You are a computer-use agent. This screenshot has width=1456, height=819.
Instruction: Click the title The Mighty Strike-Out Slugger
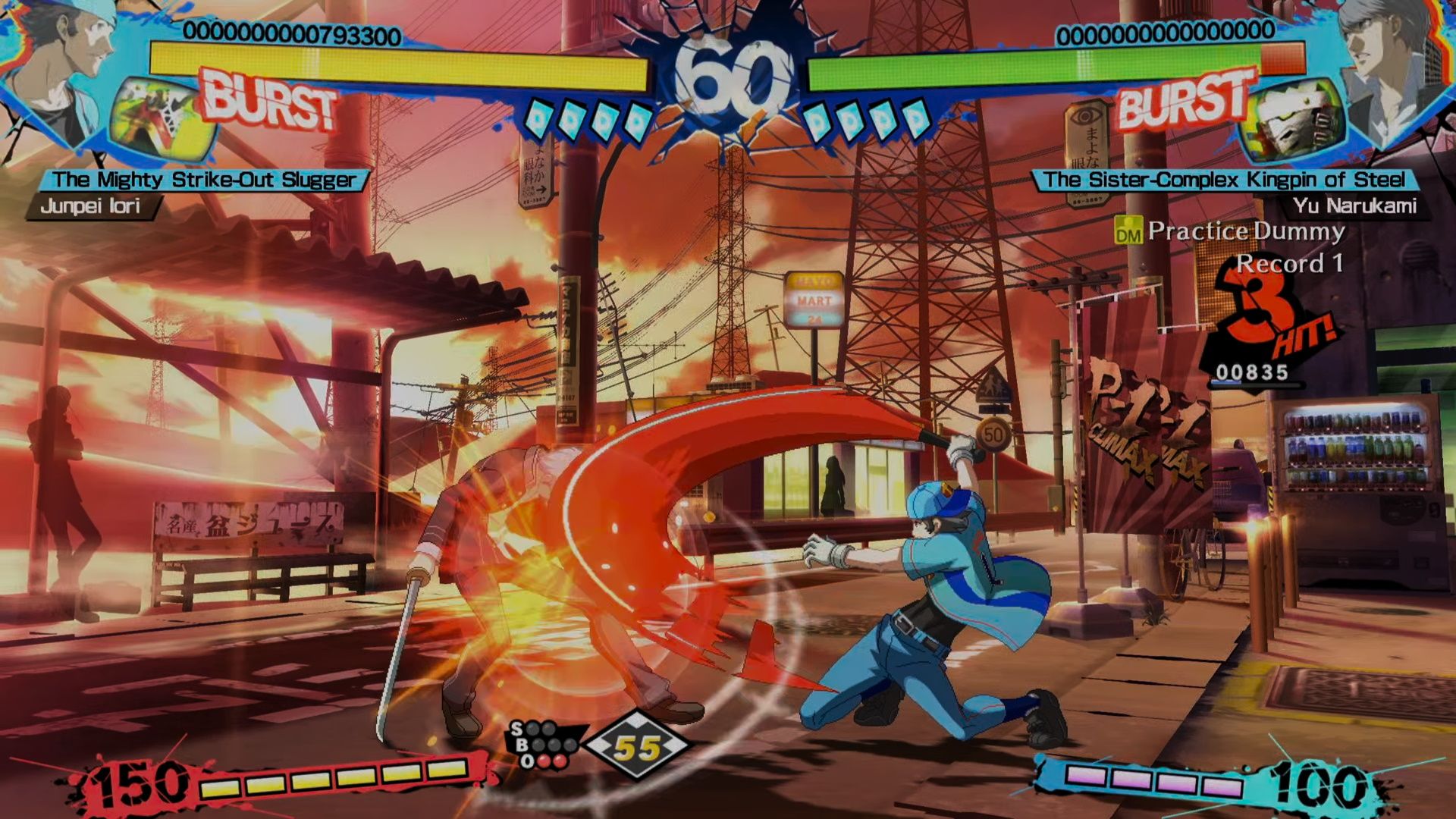pos(205,180)
